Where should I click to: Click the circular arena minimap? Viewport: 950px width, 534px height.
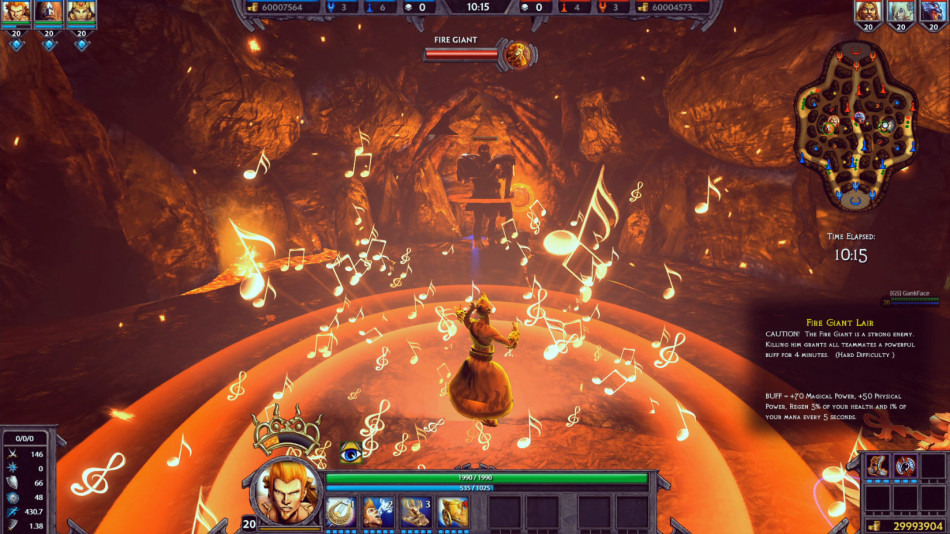[x=854, y=125]
